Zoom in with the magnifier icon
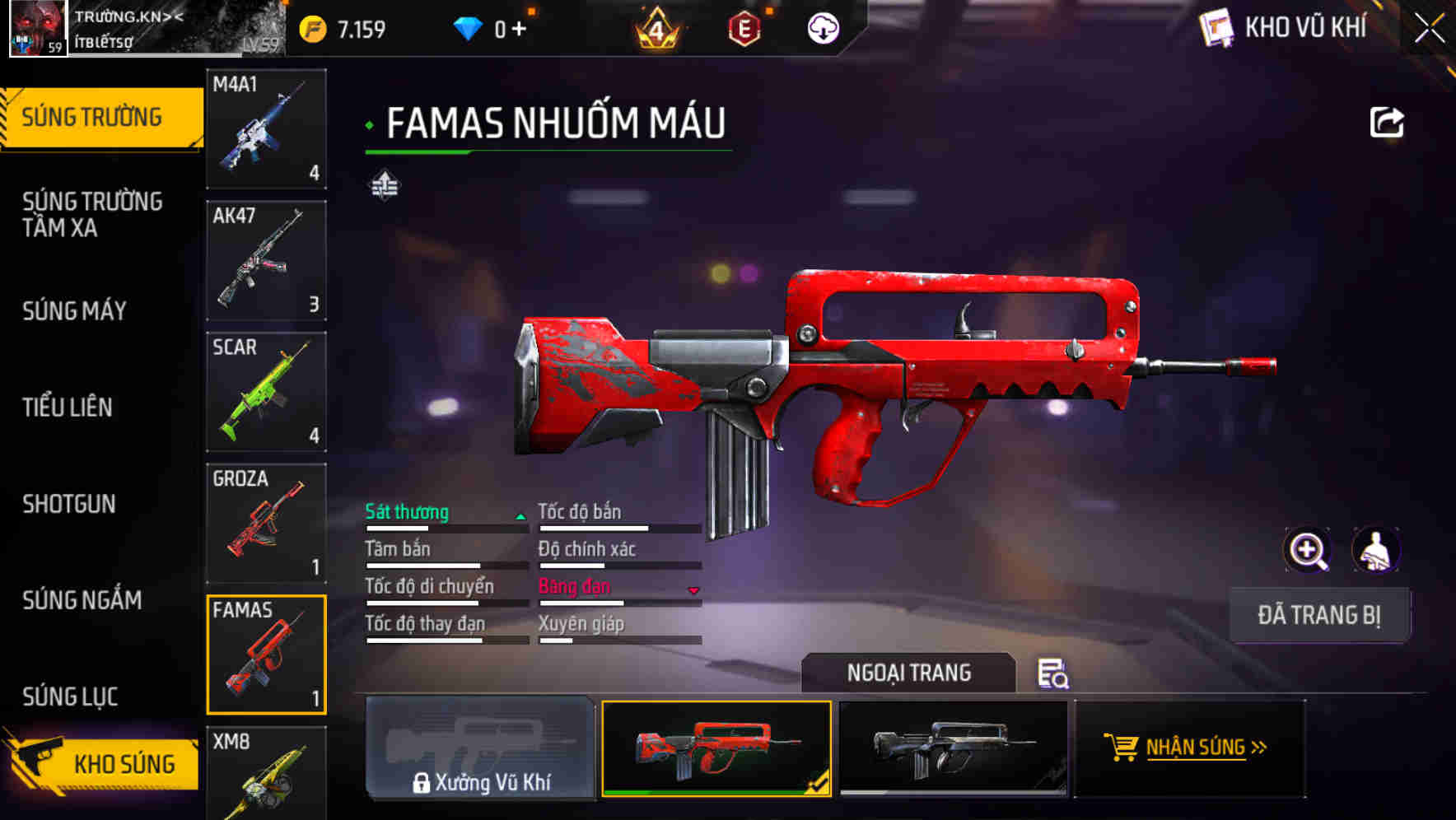The height and width of the screenshot is (820, 1456). [1307, 550]
